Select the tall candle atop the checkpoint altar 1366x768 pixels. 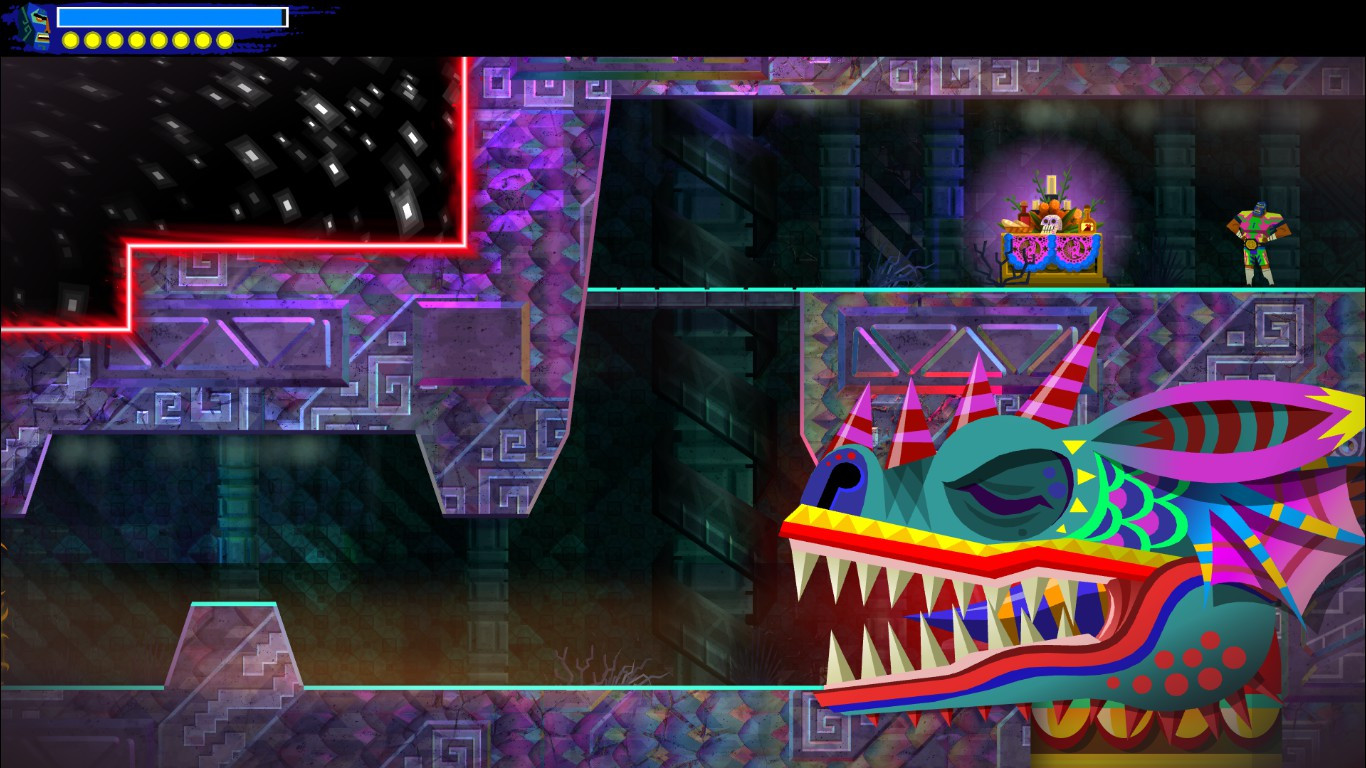coord(1052,182)
